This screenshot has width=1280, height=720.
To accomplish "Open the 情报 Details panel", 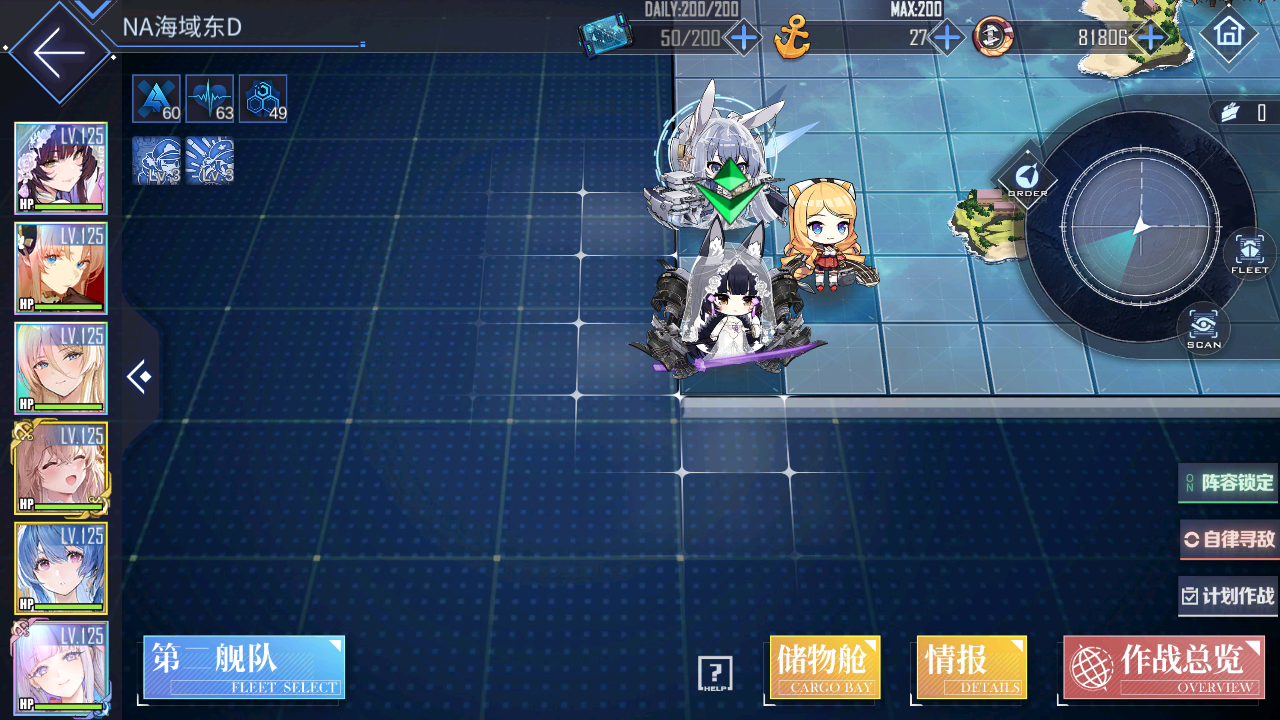I will (971, 667).
